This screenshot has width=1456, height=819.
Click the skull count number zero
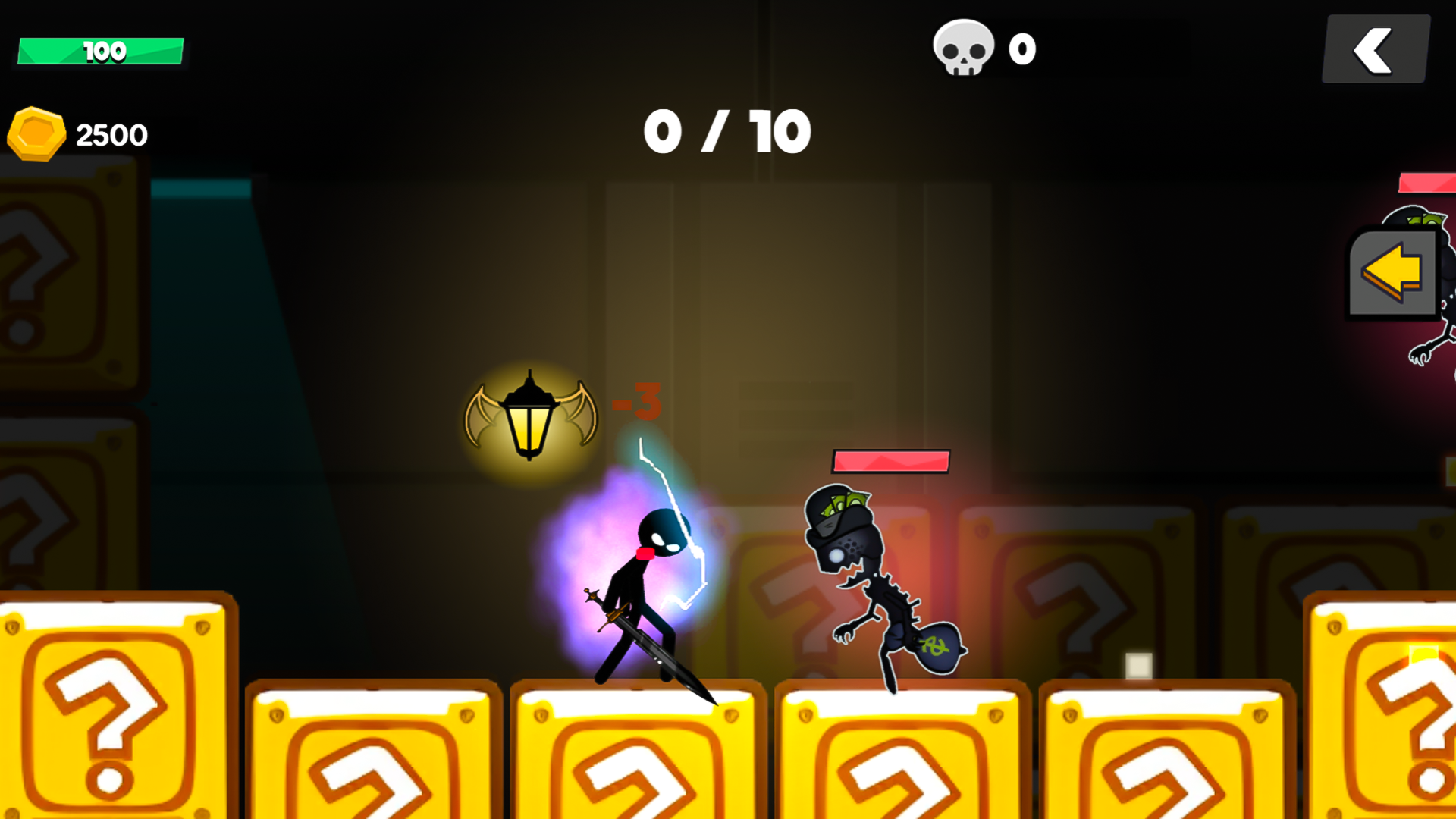click(1021, 47)
